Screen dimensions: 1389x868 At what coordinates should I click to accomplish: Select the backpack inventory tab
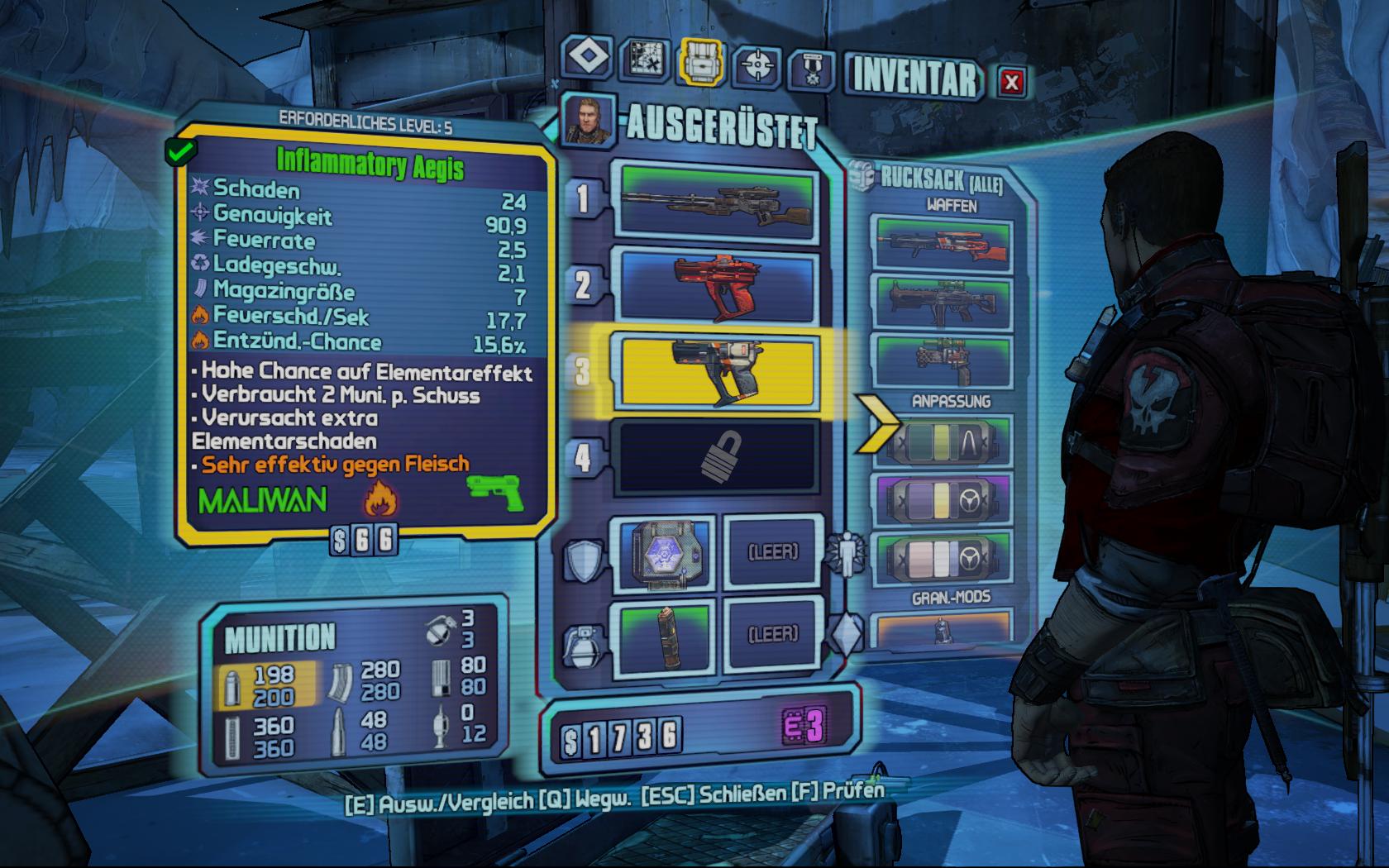pos(701,62)
